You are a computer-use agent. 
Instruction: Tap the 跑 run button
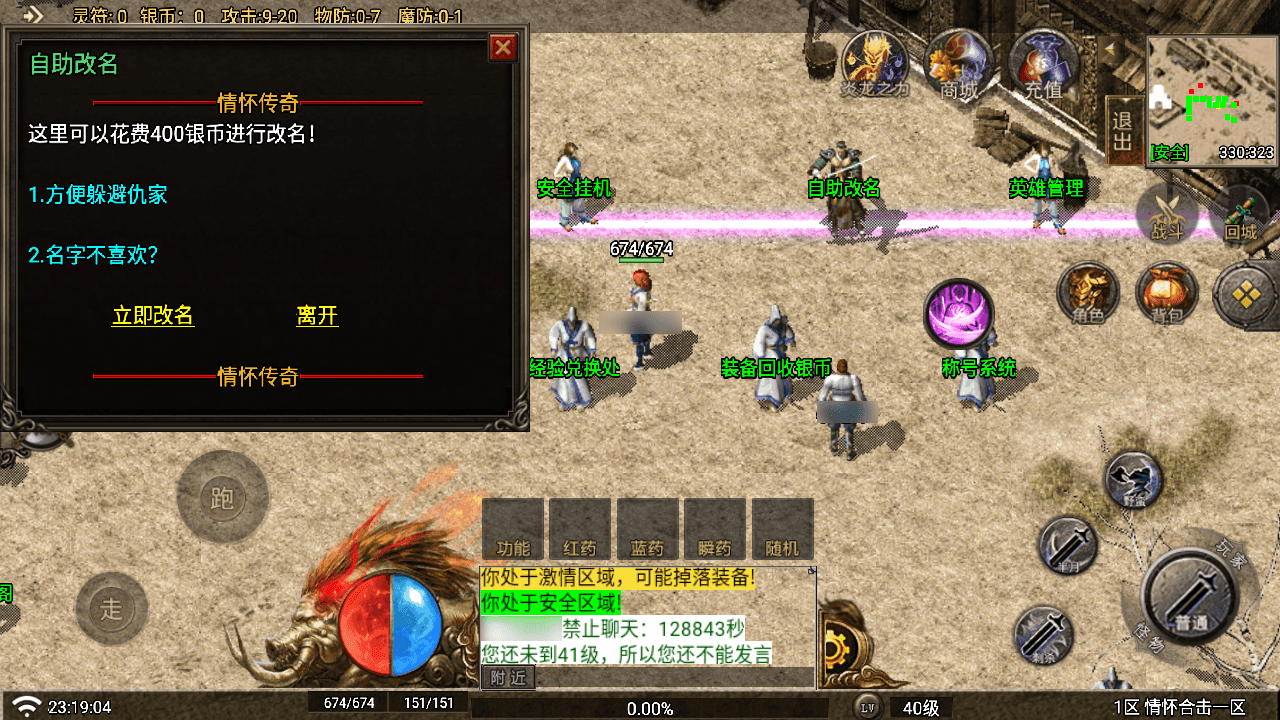(x=222, y=497)
